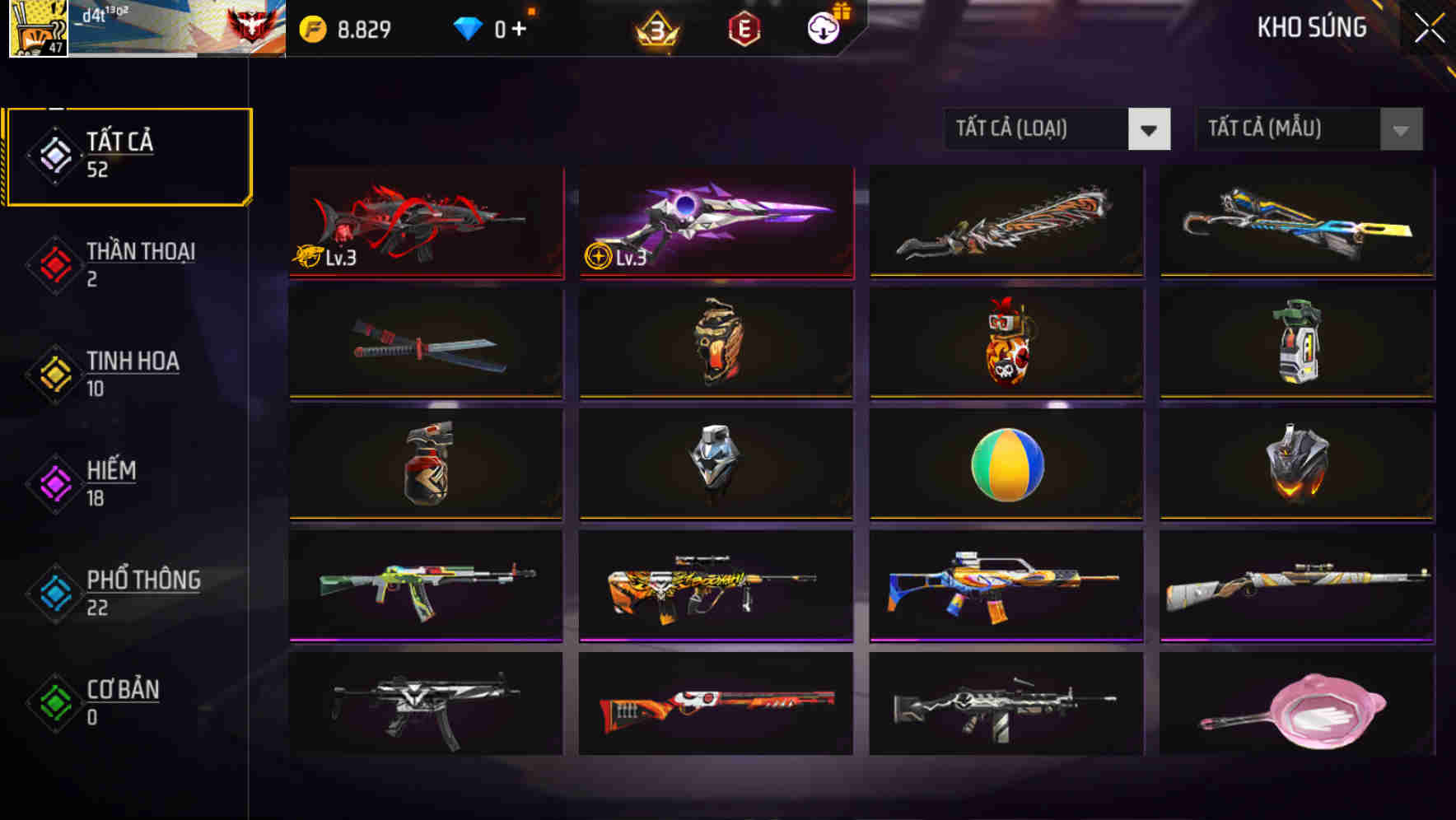Open the player avatar in the corner
1456x820 pixels.
click(37, 29)
